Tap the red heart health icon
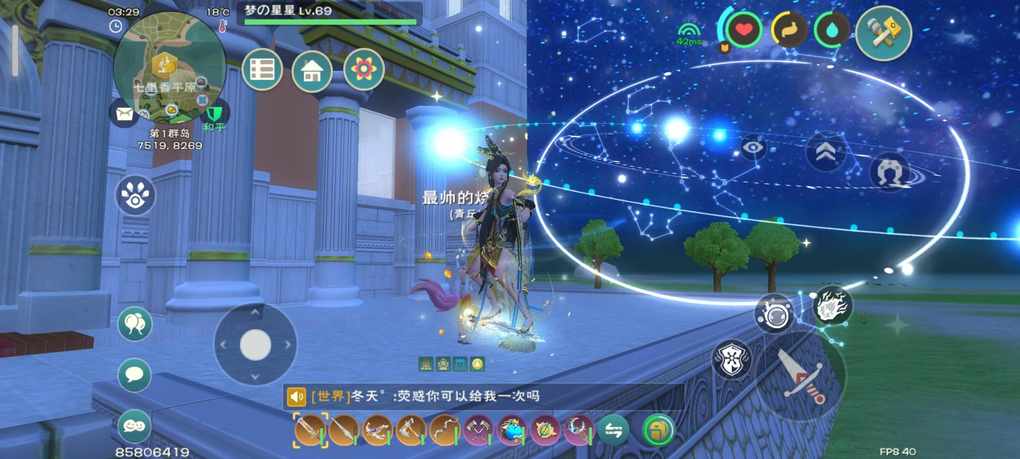Viewport: 1020px width, 459px height. [743, 30]
